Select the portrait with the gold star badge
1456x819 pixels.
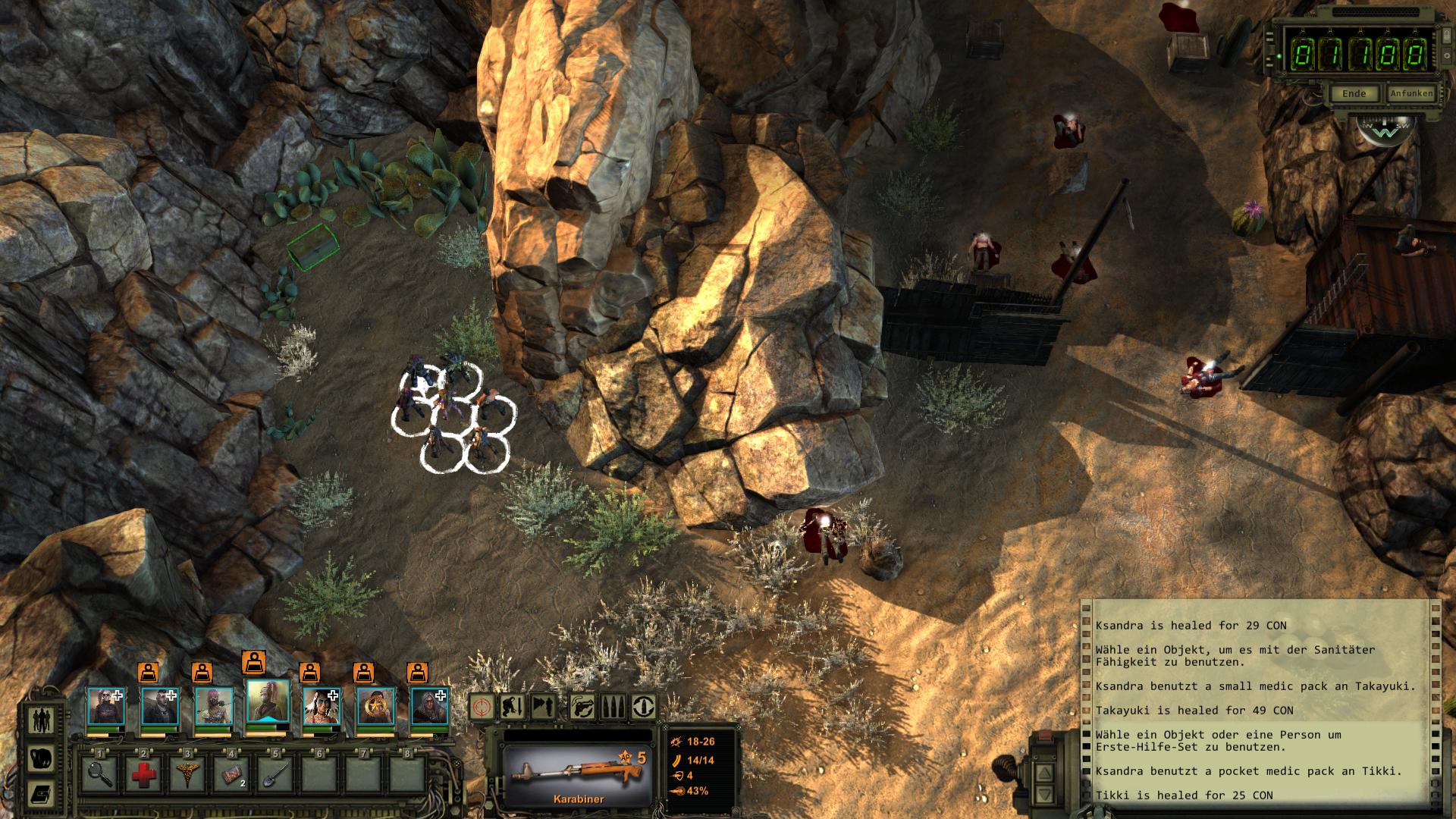tap(375, 707)
